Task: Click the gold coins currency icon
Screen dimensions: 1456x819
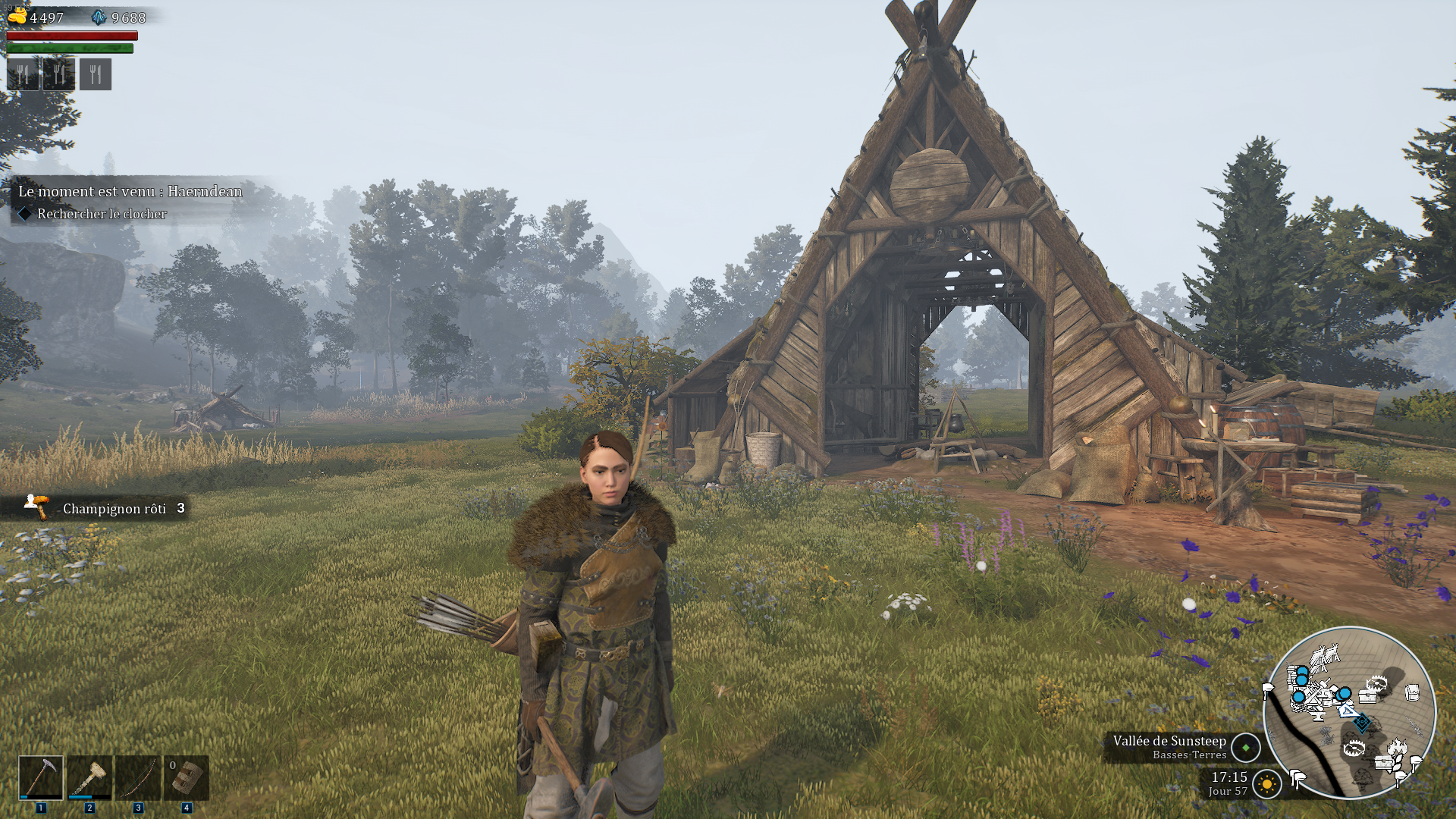Action: pos(17,17)
